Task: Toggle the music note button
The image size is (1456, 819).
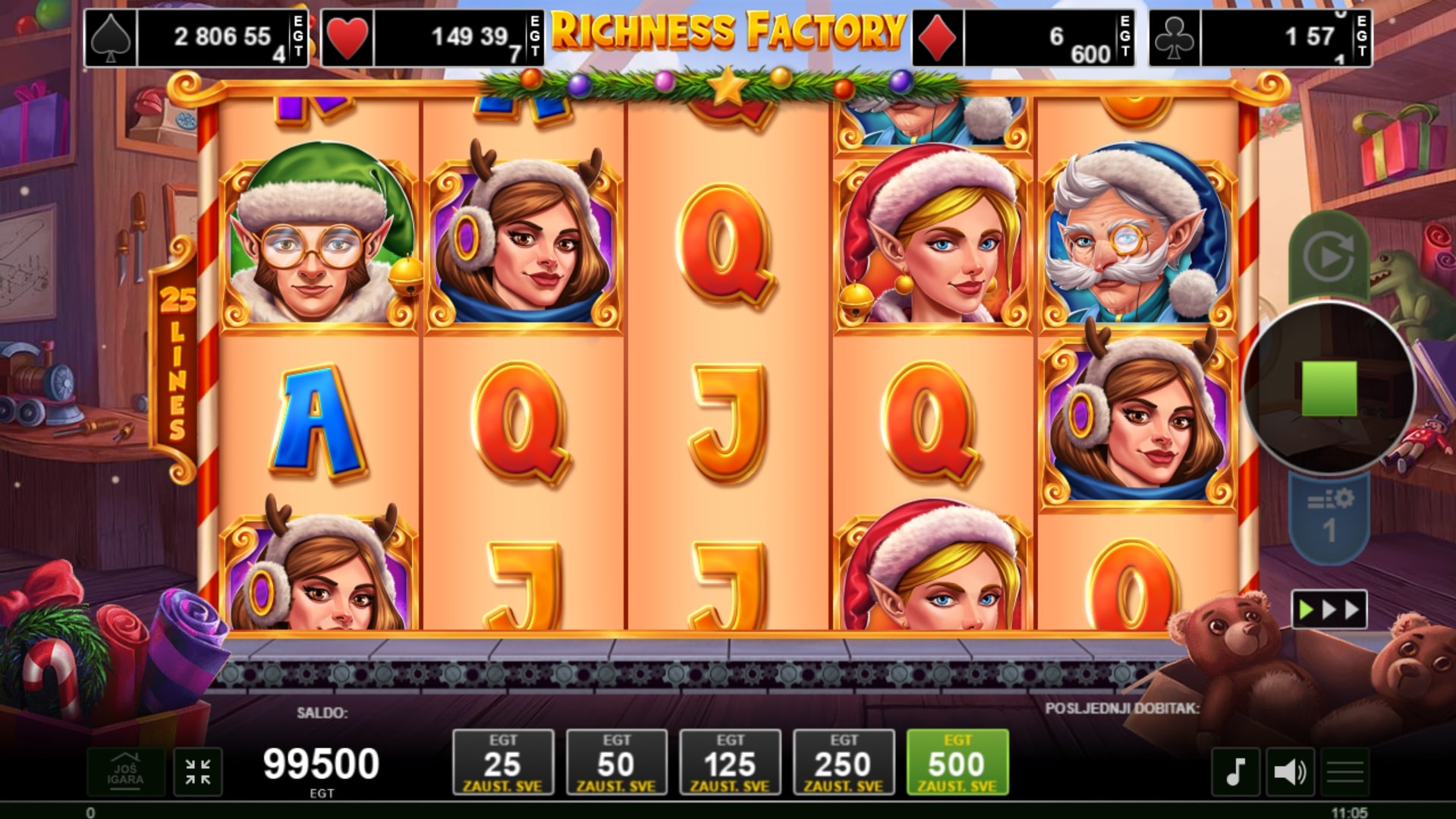Action: pyautogui.click(x=1235, y=772)
